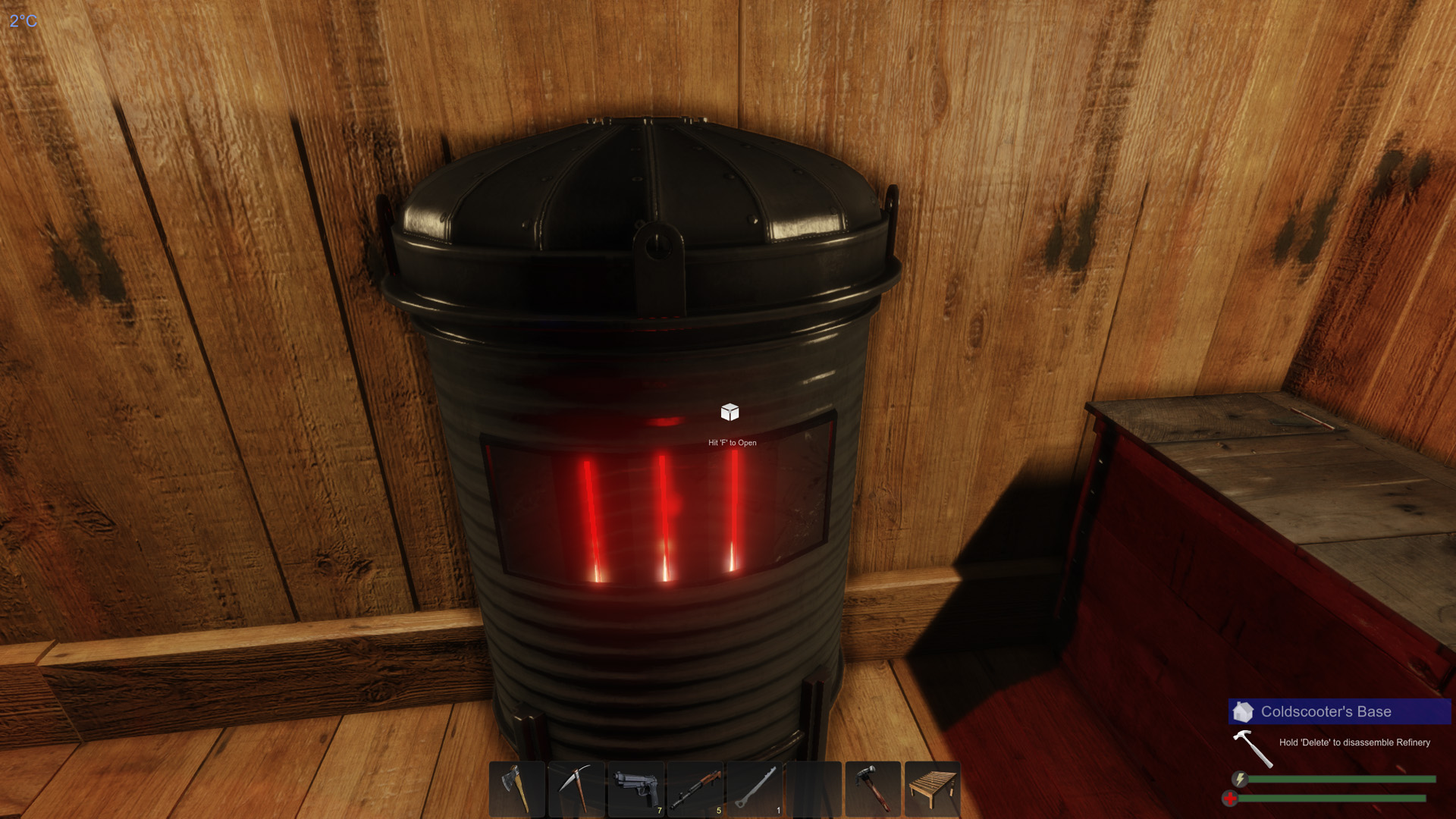Select the metal crowbar hotbar item
This screenshot has width=1456, height=819.
[x=756, y=789]
